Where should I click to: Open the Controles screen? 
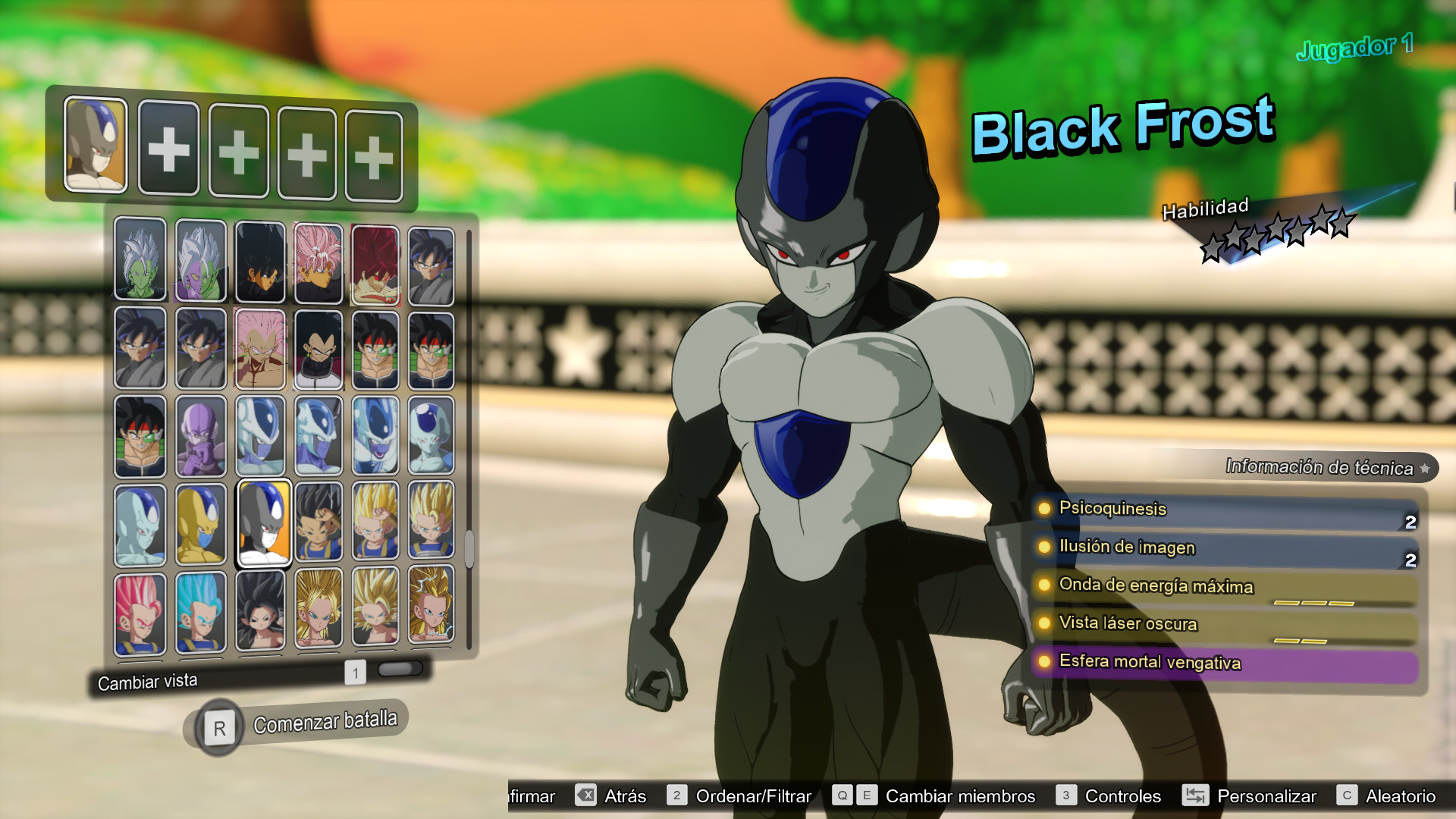1123,796
